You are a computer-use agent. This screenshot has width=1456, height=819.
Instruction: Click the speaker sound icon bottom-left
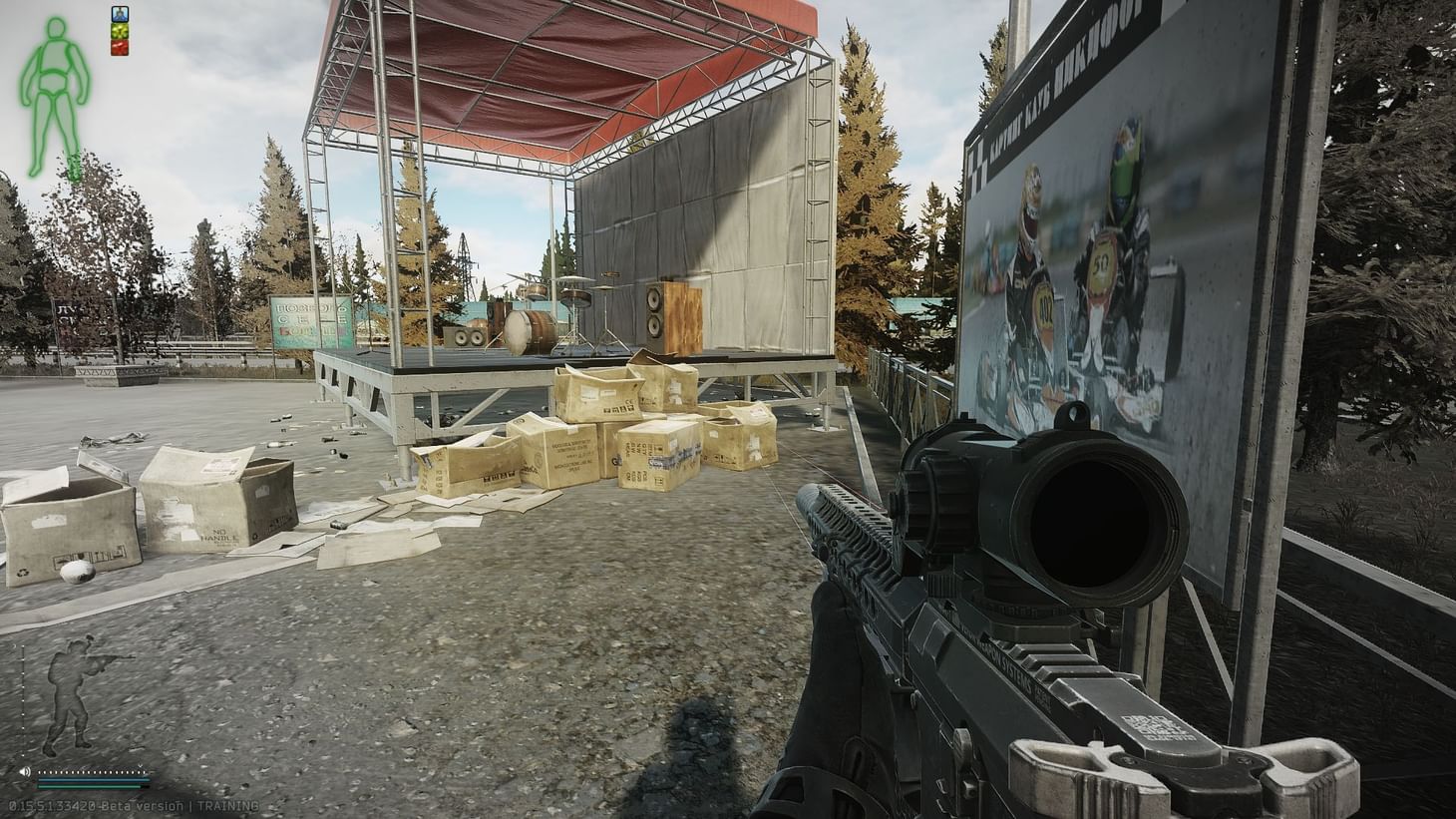click(26, 771)
